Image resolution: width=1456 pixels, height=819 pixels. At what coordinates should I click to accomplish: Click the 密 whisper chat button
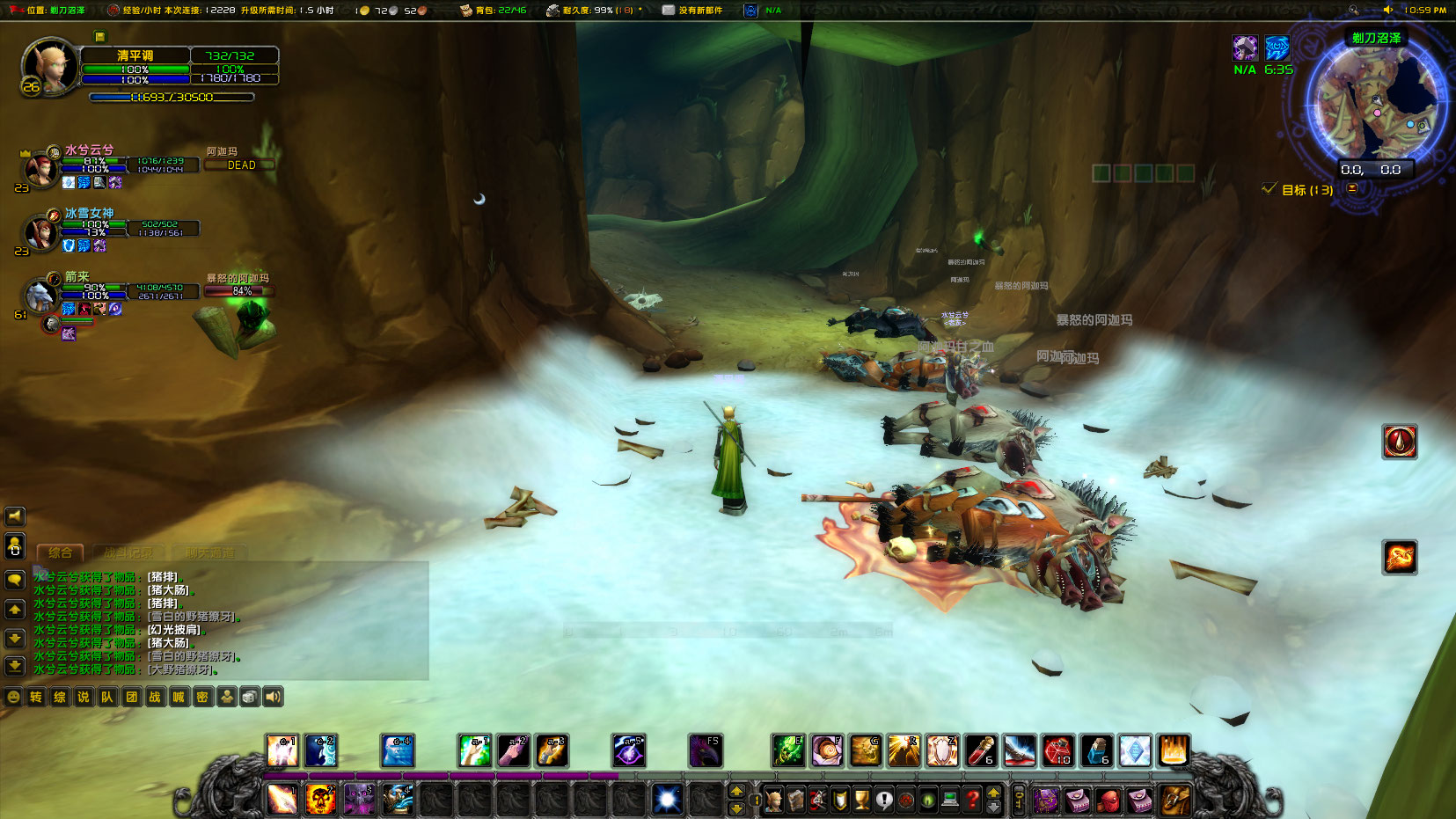tap(201, 696)
